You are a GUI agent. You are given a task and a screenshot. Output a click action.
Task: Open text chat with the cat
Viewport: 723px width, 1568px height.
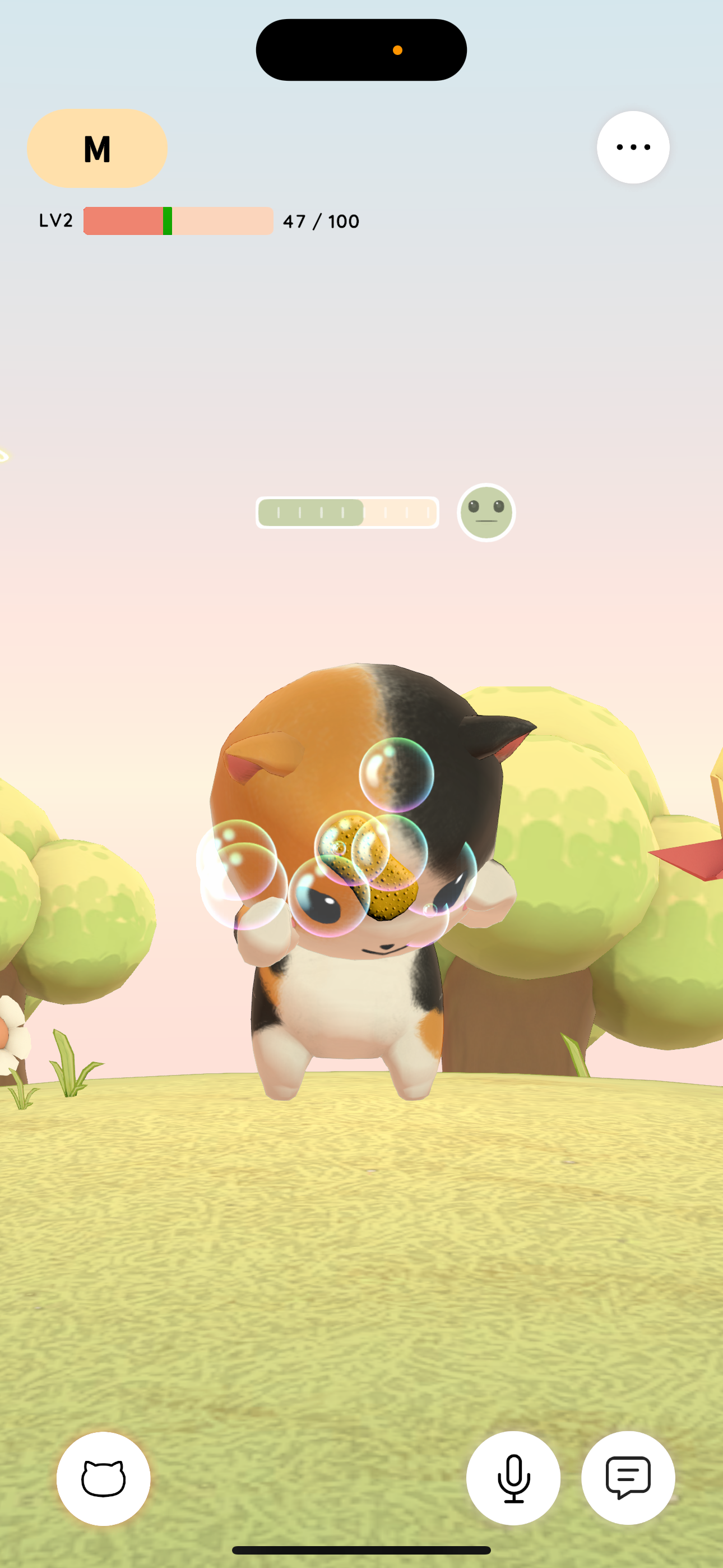pos(628,1478)
